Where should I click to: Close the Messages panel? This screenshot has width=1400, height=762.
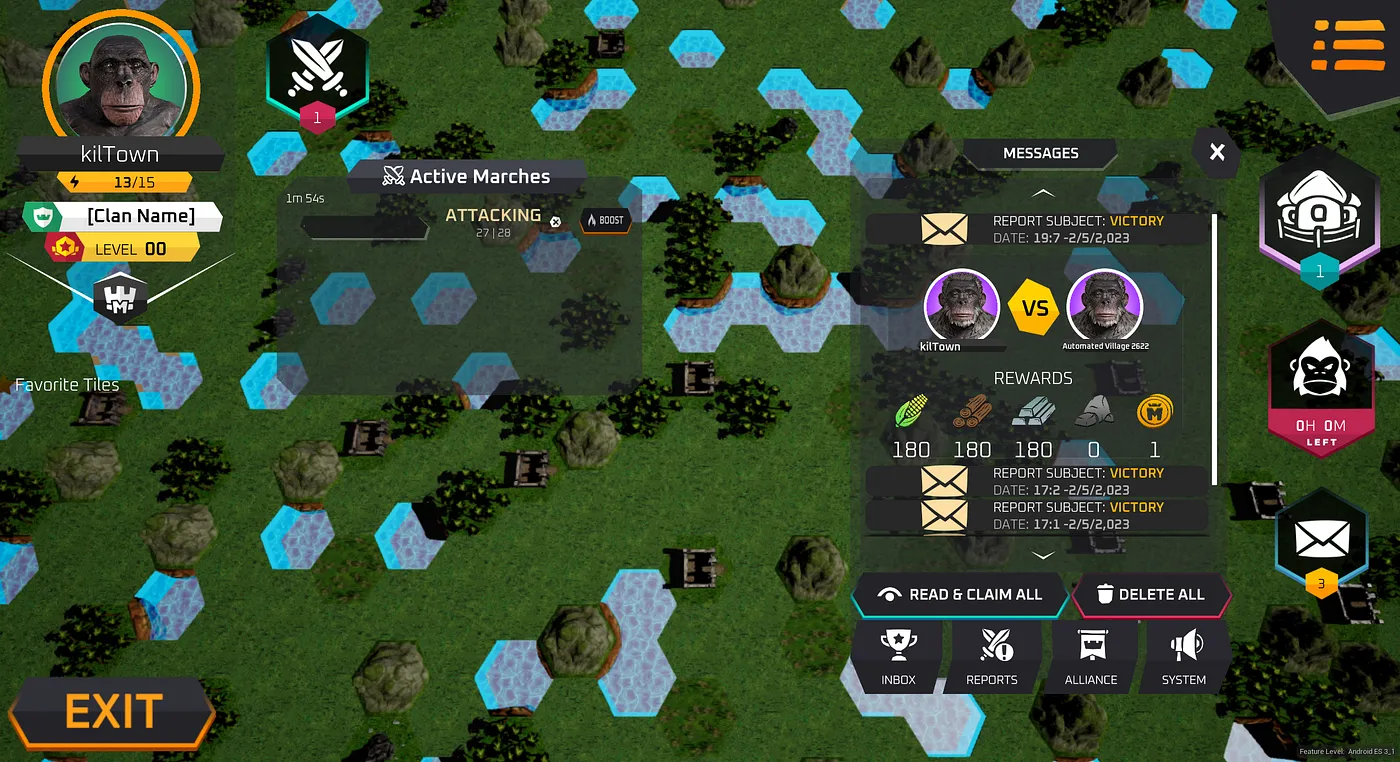coord(1216,153)
